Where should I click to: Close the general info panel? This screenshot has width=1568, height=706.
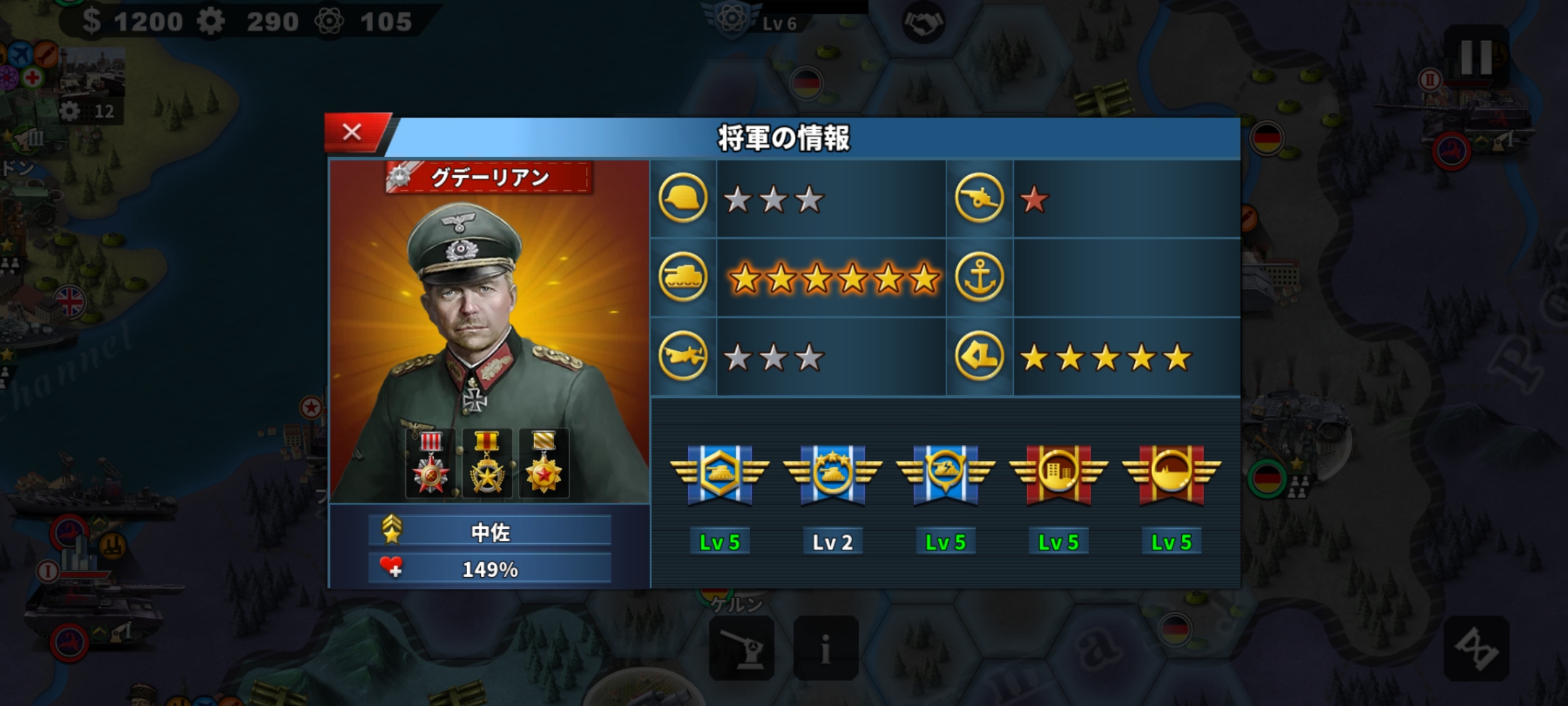click(x=352, y=133)
